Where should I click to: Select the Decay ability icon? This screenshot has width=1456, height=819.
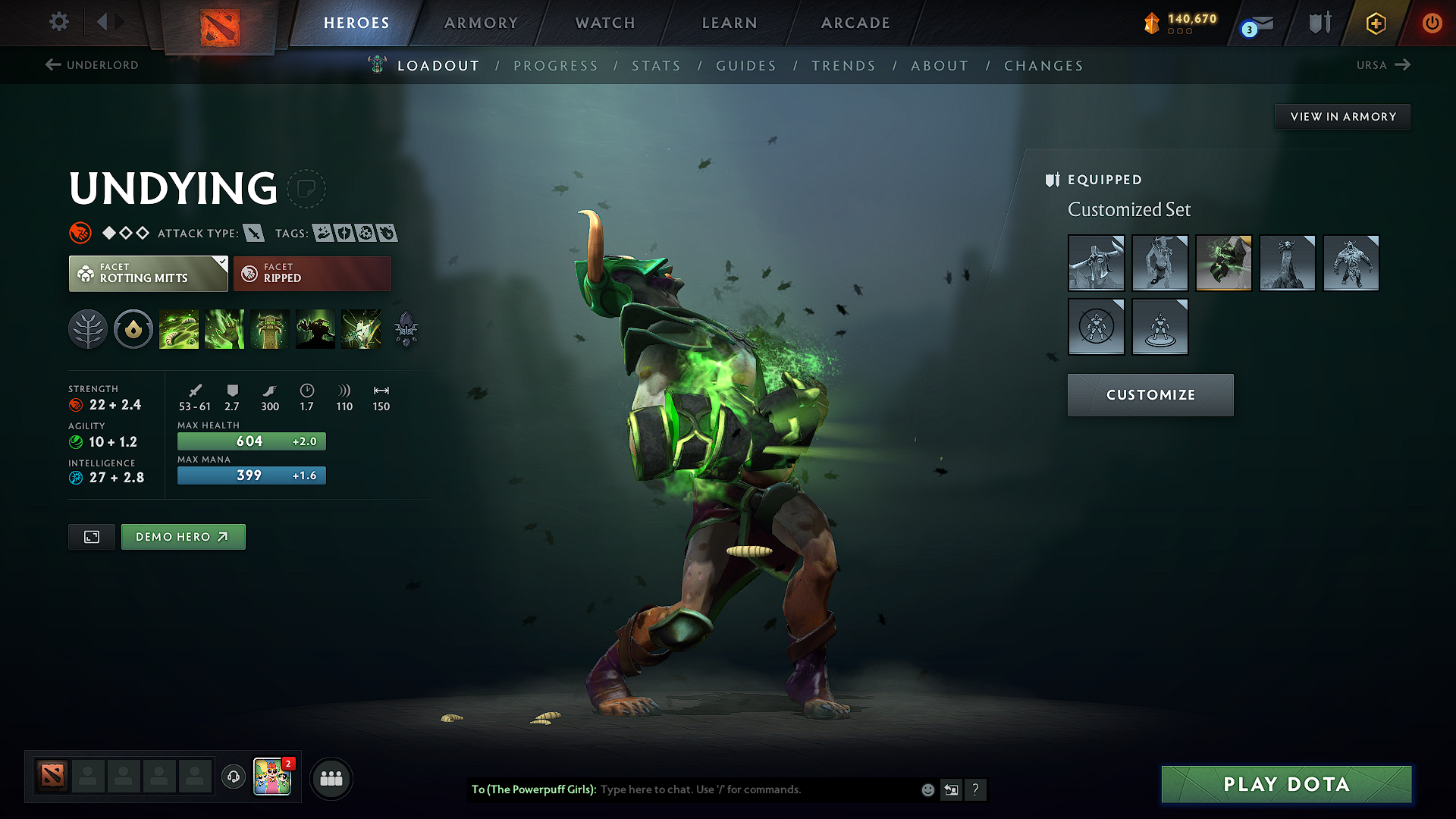(179, 329)
